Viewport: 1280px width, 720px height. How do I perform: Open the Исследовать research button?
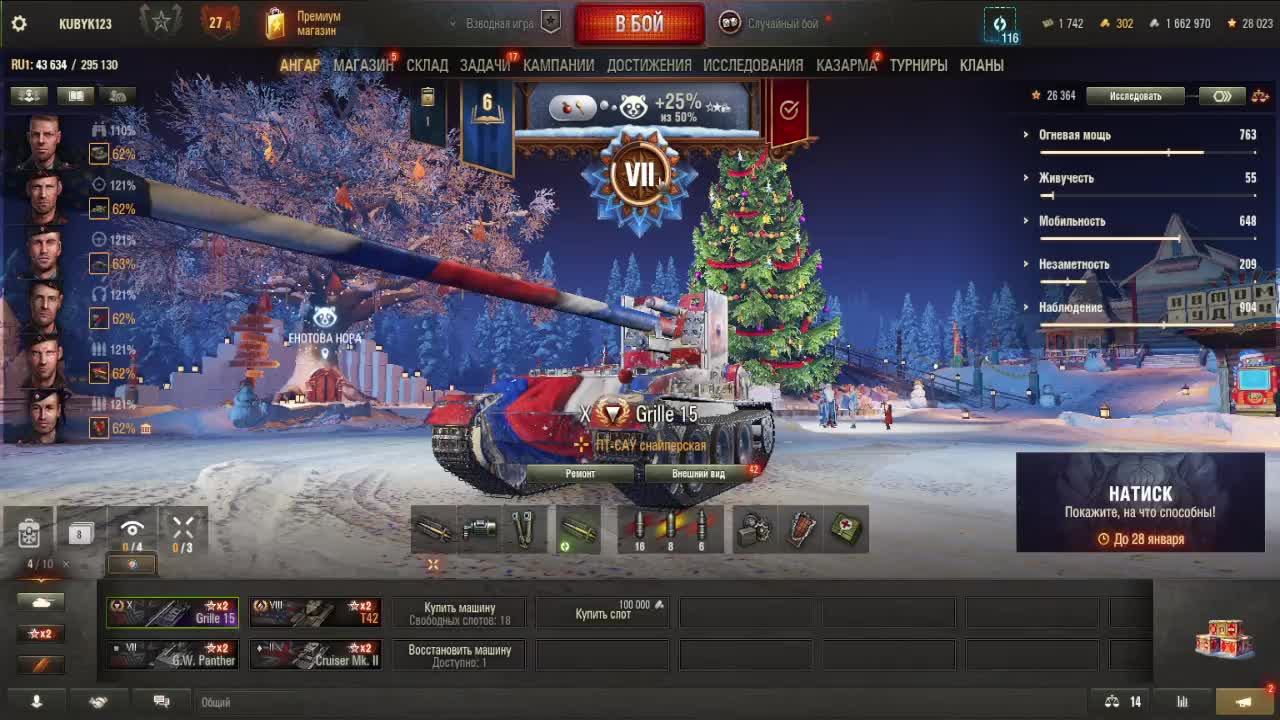(x=1135, y=96)
